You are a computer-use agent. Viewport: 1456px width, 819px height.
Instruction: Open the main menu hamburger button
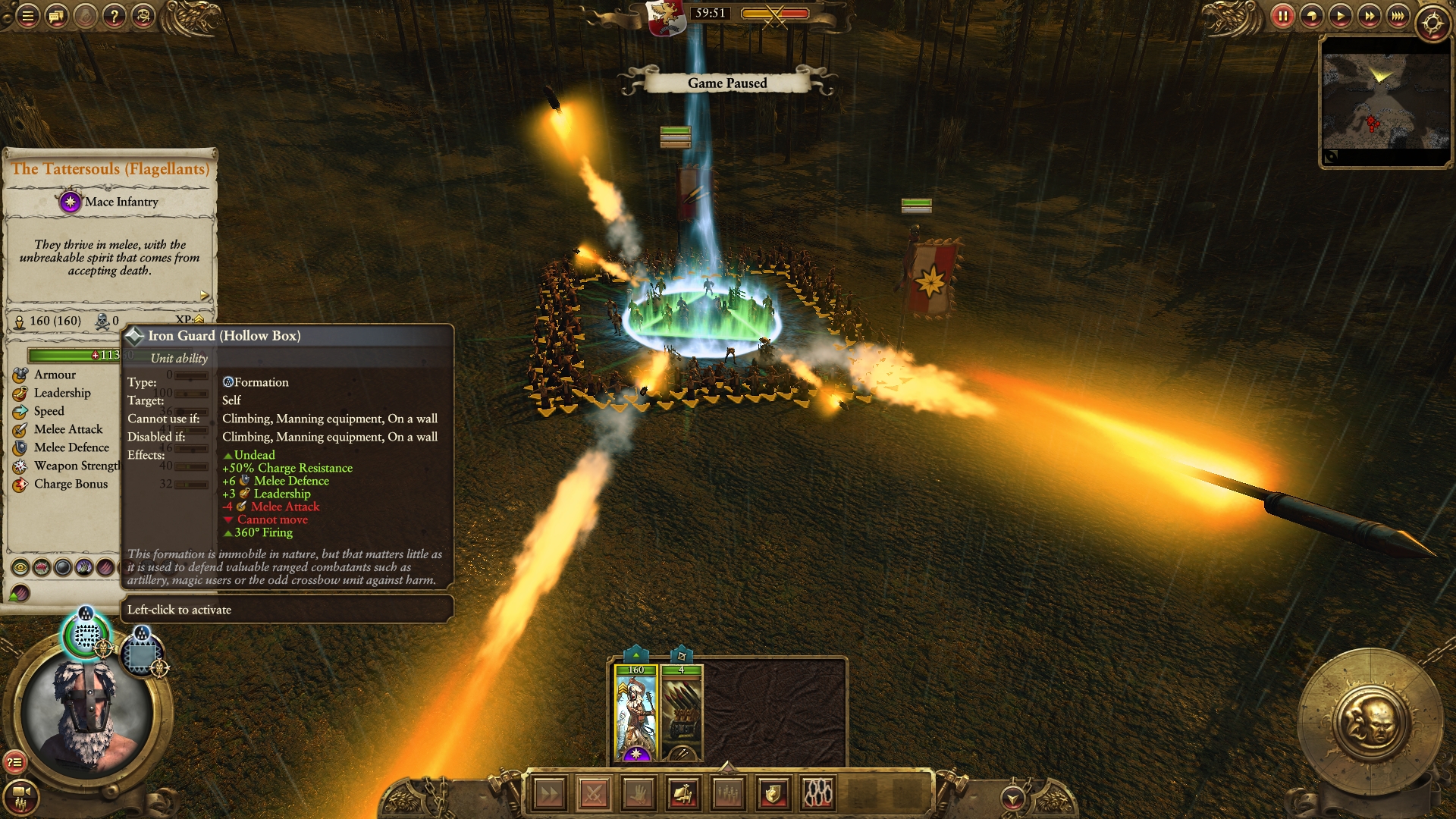pyautogui.click(x=27, y=15)
